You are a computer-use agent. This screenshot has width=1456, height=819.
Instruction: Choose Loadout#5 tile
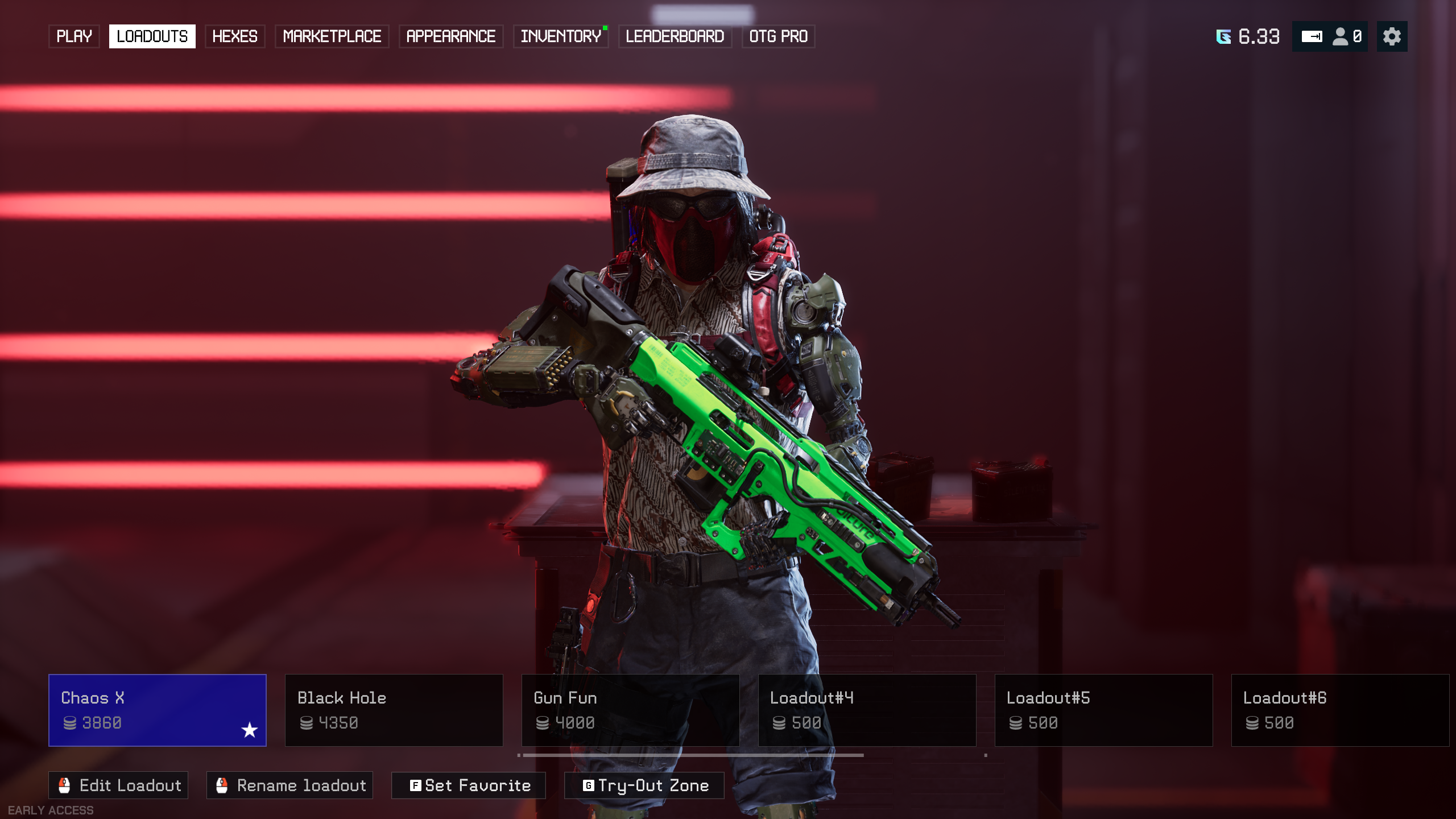(1103, 710)
